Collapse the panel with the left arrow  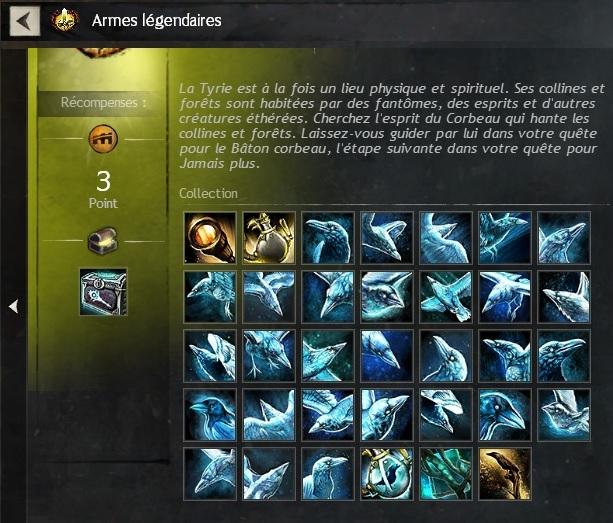tap(13, 306)
